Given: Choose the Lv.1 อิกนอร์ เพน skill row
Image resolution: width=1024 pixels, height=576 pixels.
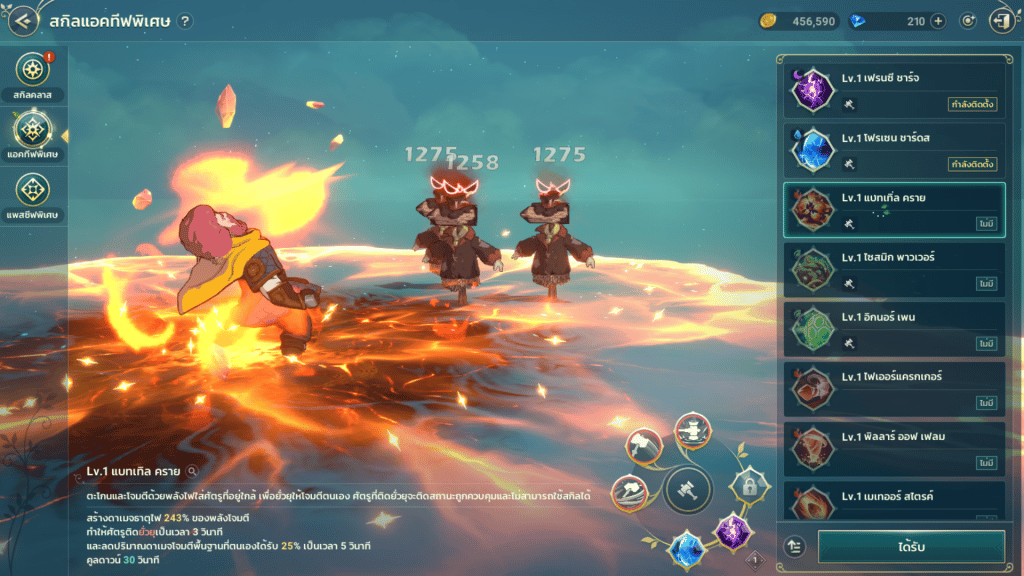Looking at the screenshot, I should coord(894,330).
